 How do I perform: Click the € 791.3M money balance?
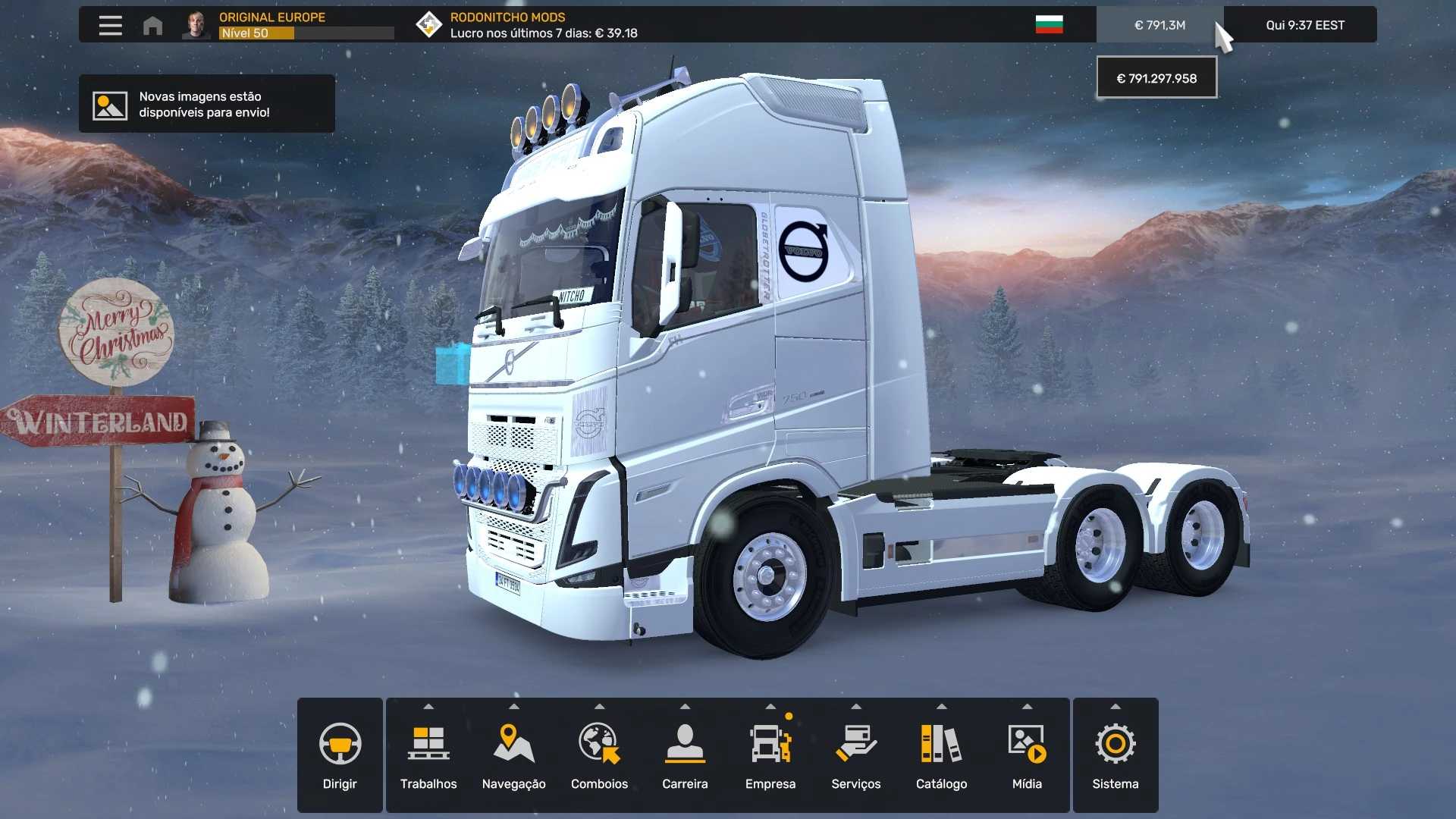point(1159,25)
